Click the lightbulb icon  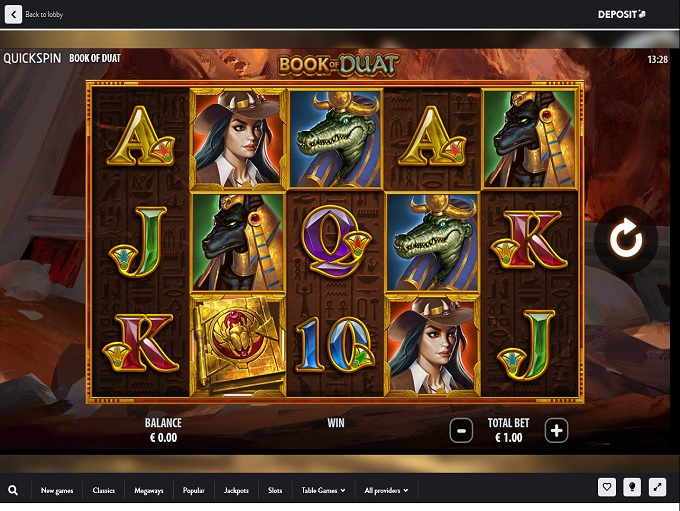pos(632,488)
